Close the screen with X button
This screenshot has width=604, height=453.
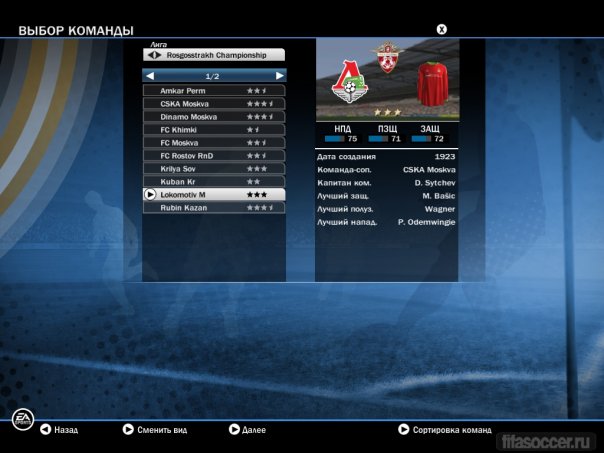pos(442,29)
